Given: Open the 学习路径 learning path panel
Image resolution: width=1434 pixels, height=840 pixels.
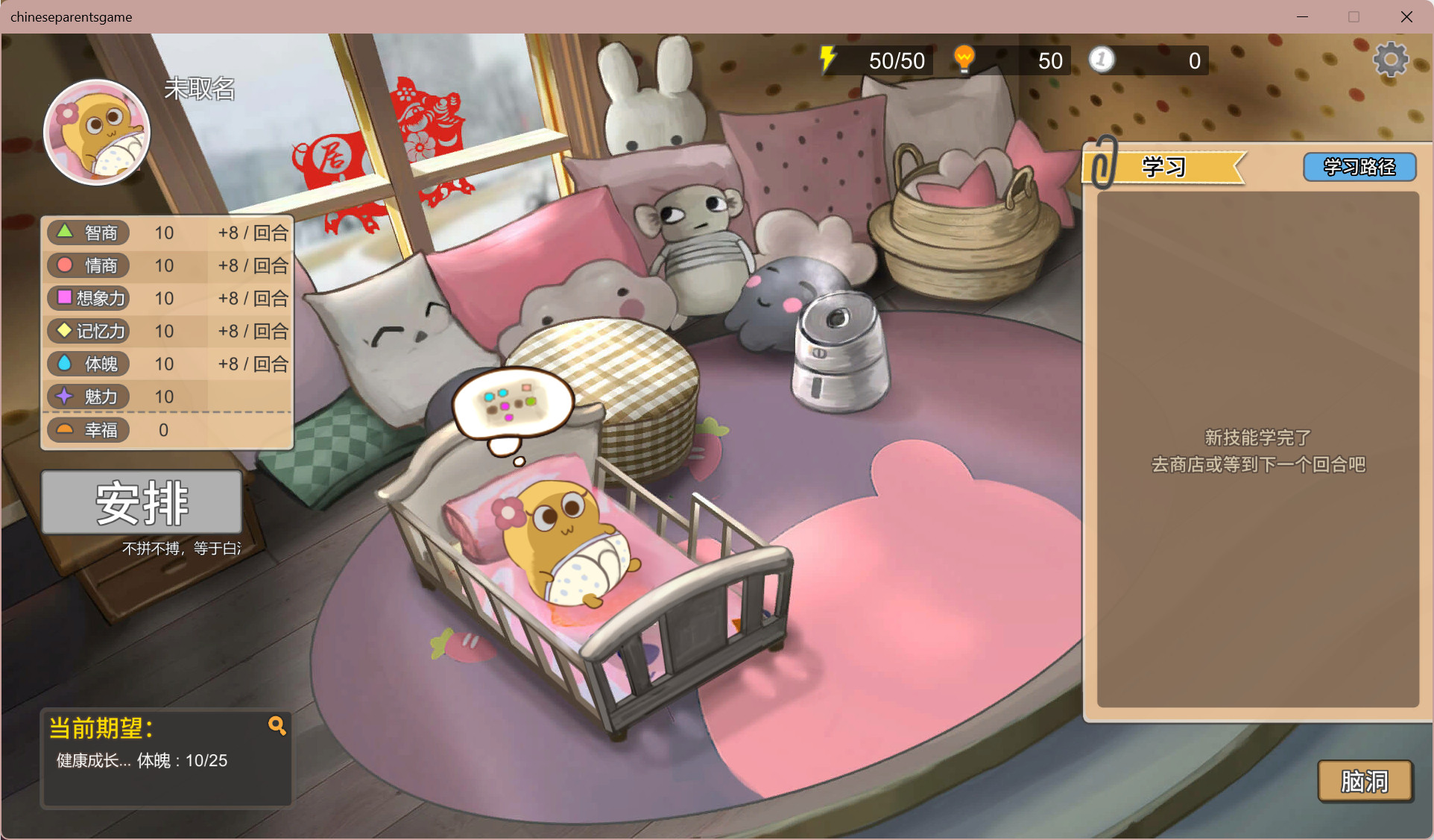Looking at the screenshot, I should [x=1359, y=167].
